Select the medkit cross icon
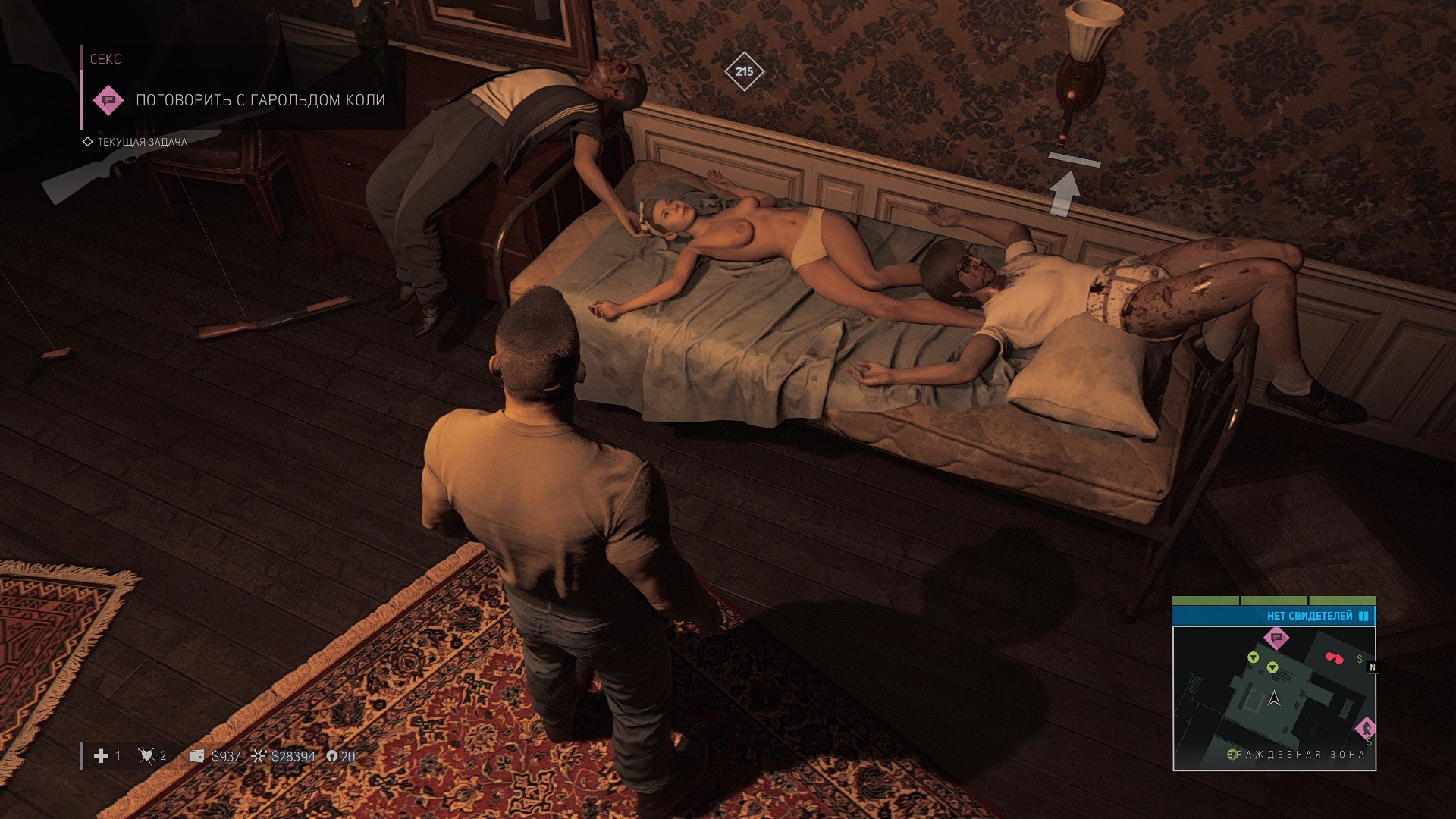The height and width of the screenshot is (819, 1456). [x=101, y=756]
